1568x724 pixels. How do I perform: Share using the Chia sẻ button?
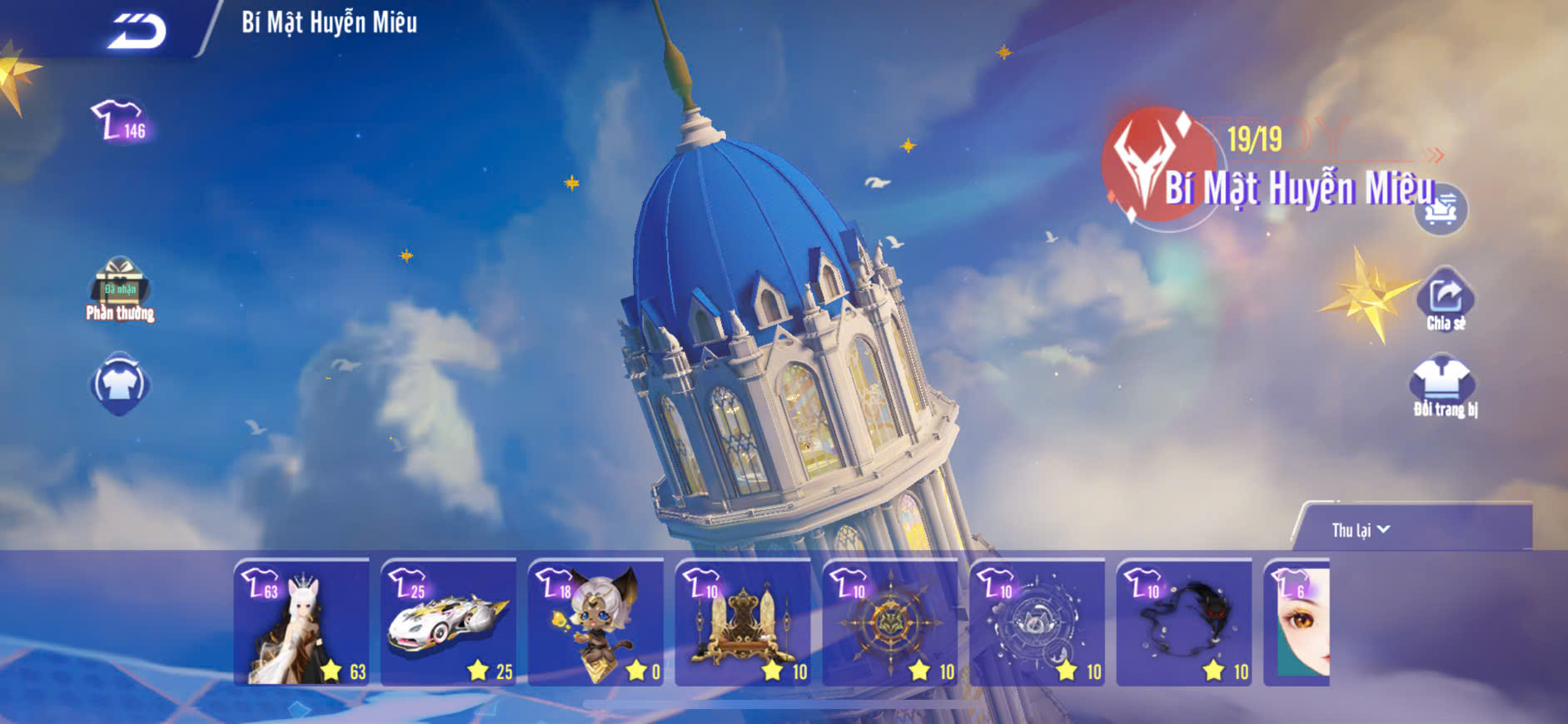[x=1446, y=300]
